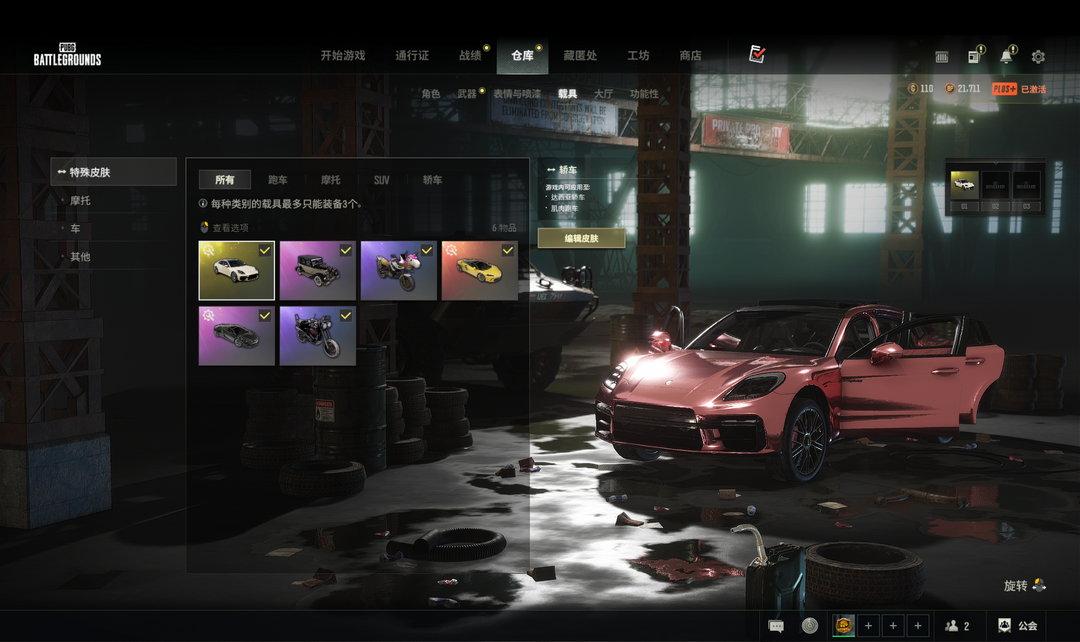The width and height of the screenshot is (1080, 642).
Task: Open the chat speech-bubble icon
Action: (776, 626)
